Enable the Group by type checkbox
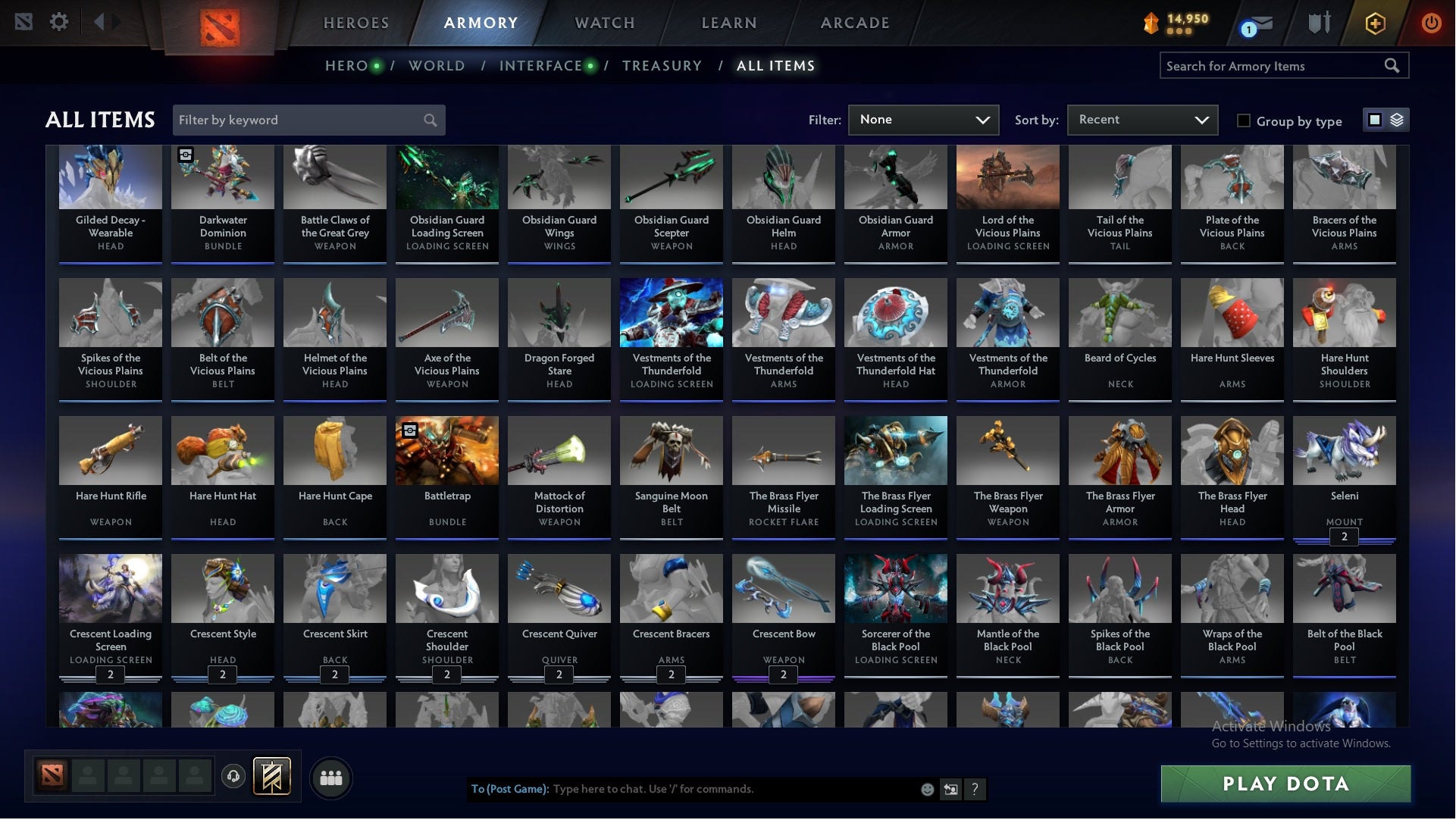This screenshot has height=820, width=1456. click(x=1243, y=120)
